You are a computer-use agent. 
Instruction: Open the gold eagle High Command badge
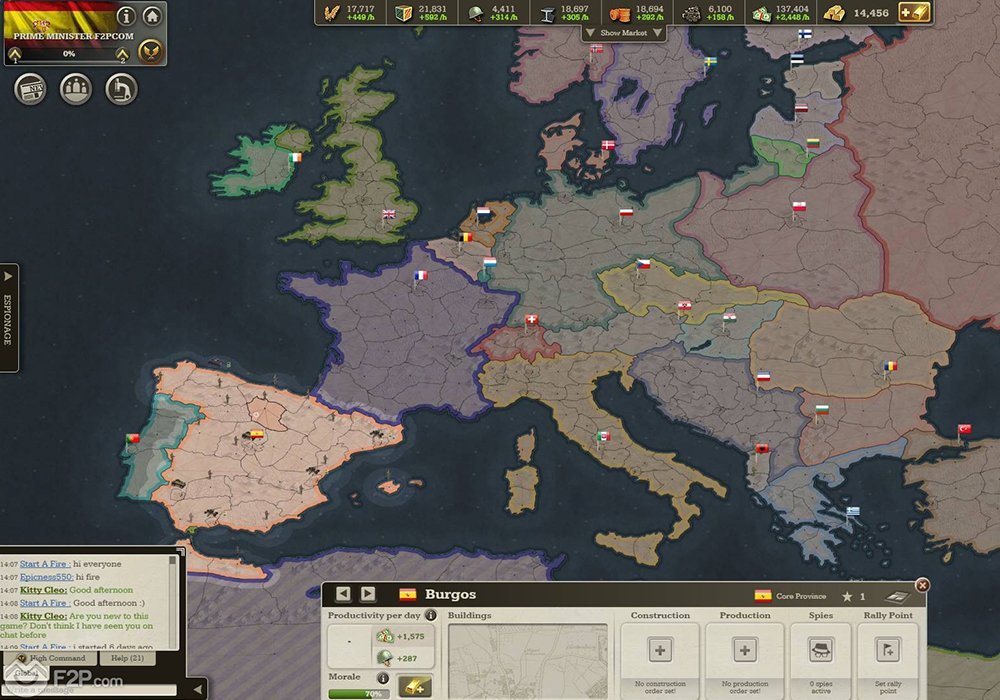150,50
